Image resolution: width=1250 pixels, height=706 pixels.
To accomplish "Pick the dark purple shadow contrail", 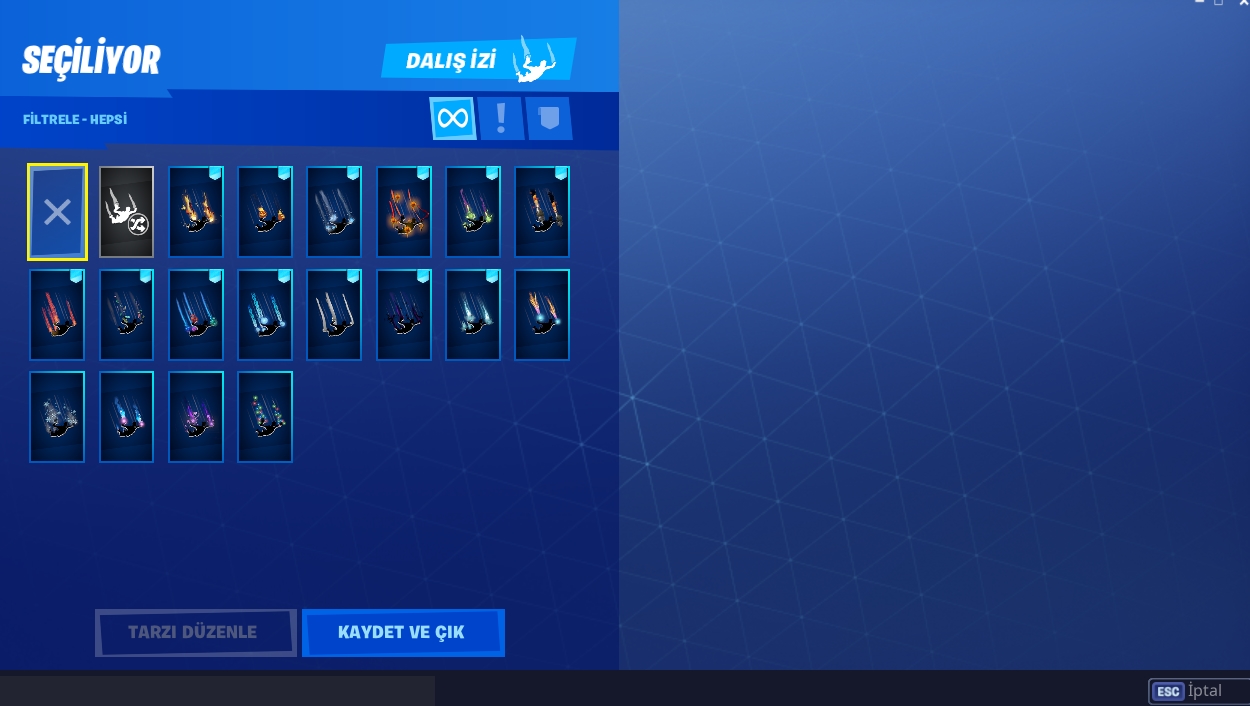I will [404, 315].
